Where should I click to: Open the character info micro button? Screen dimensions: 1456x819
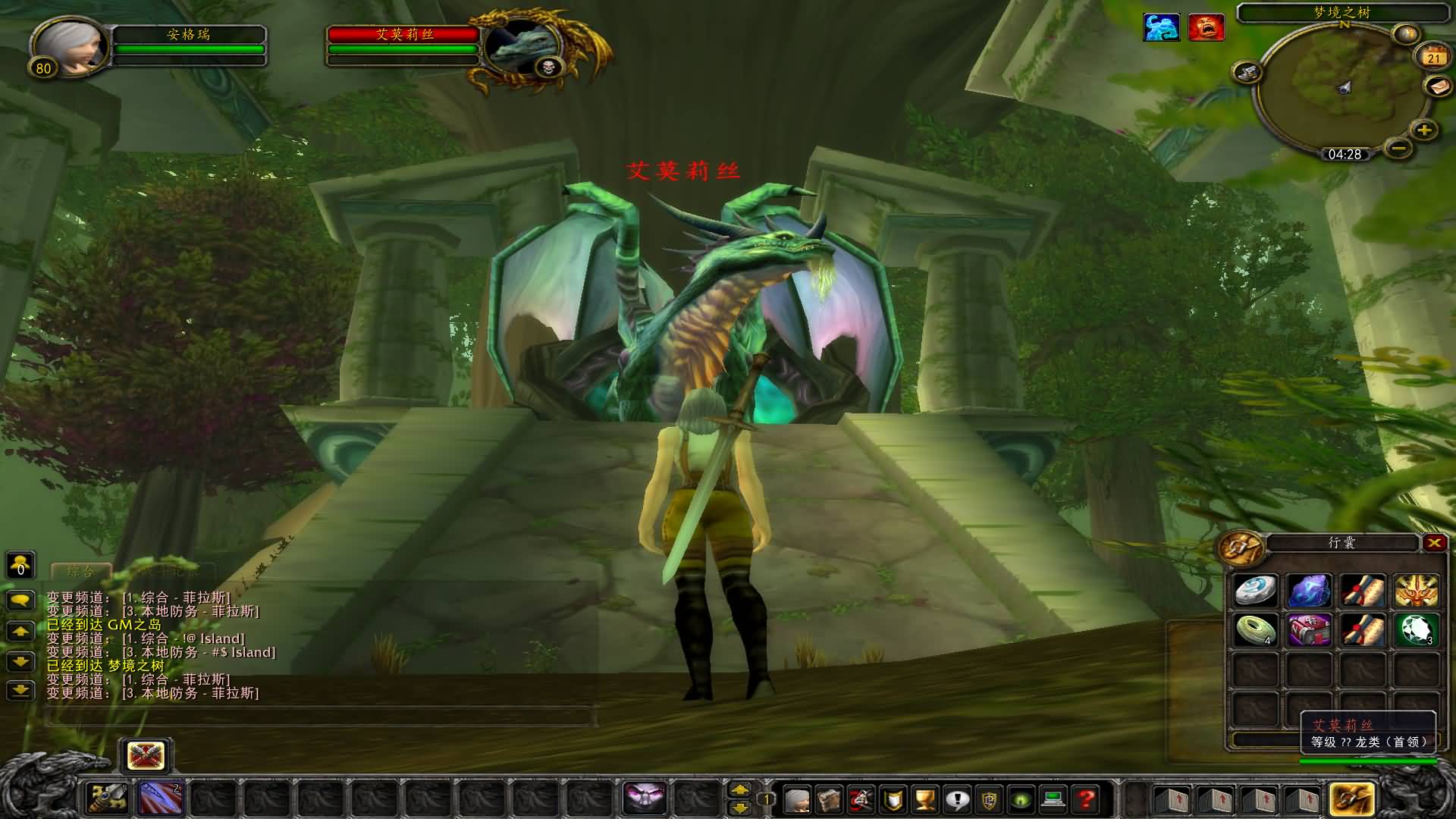[796, 799]
